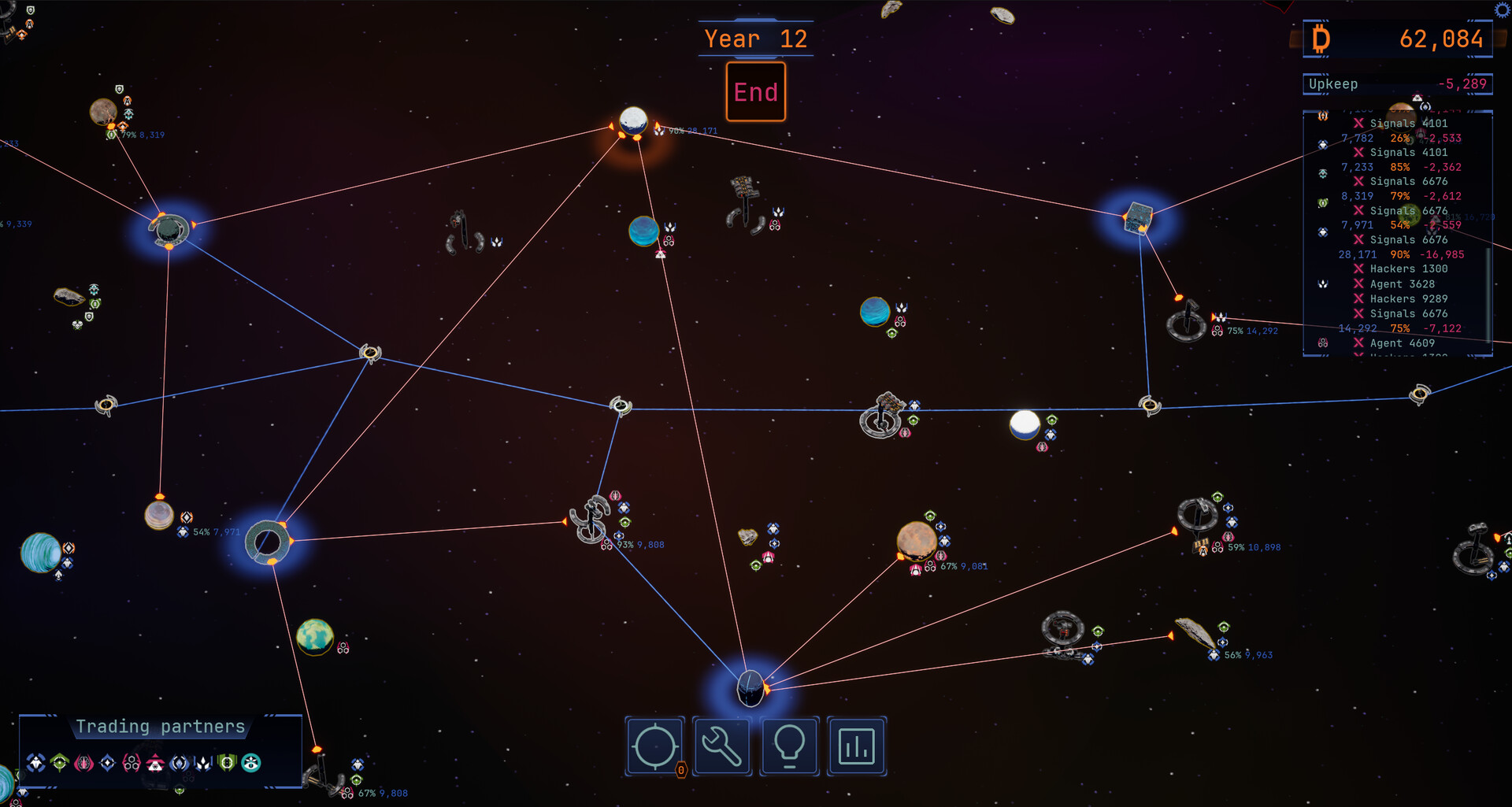Click the white bird faction icon in the Upkeep list
Screen dimensions: 1512x807
tap(1322, 283)
